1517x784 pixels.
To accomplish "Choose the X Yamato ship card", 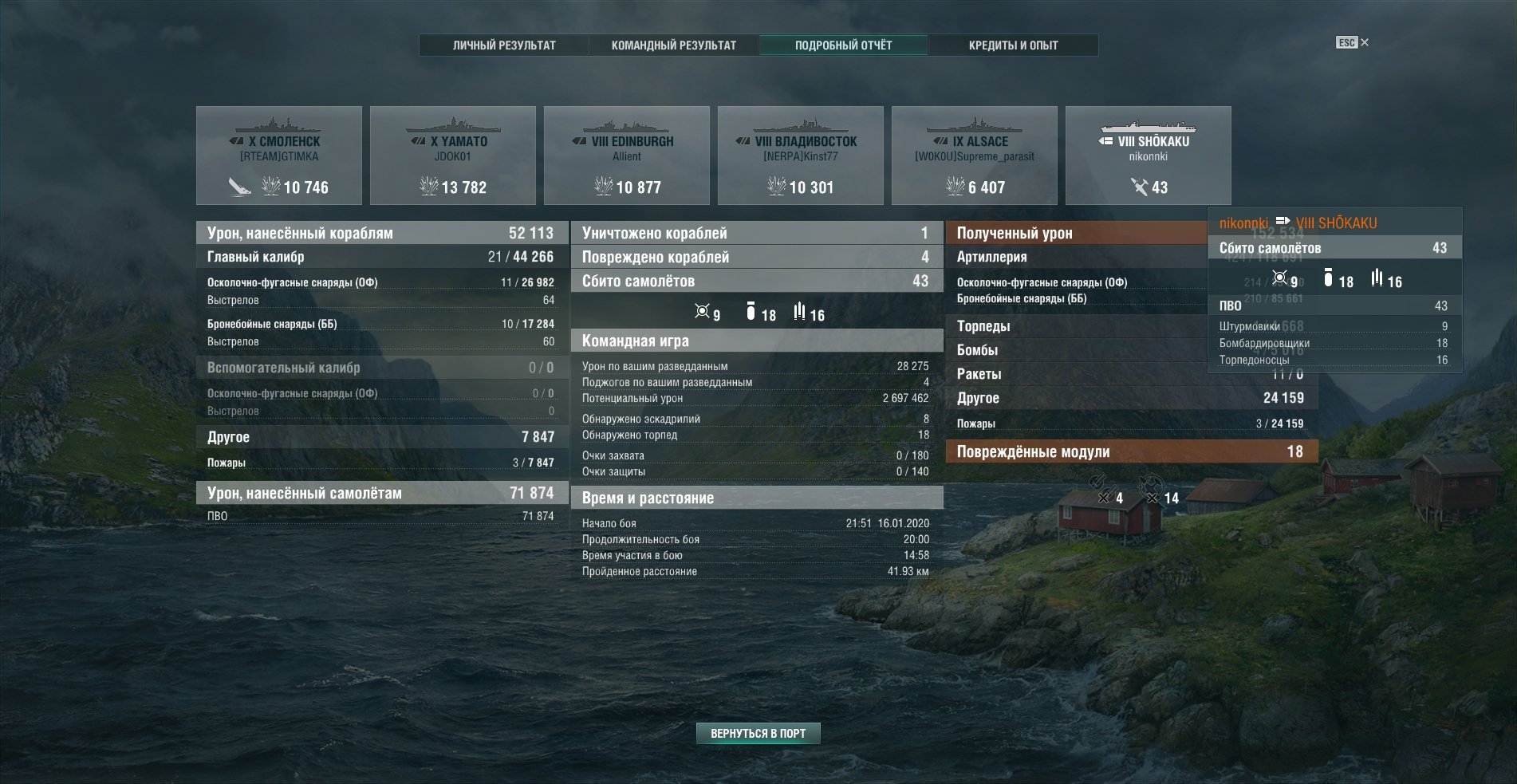I will (x=453, y=156).
